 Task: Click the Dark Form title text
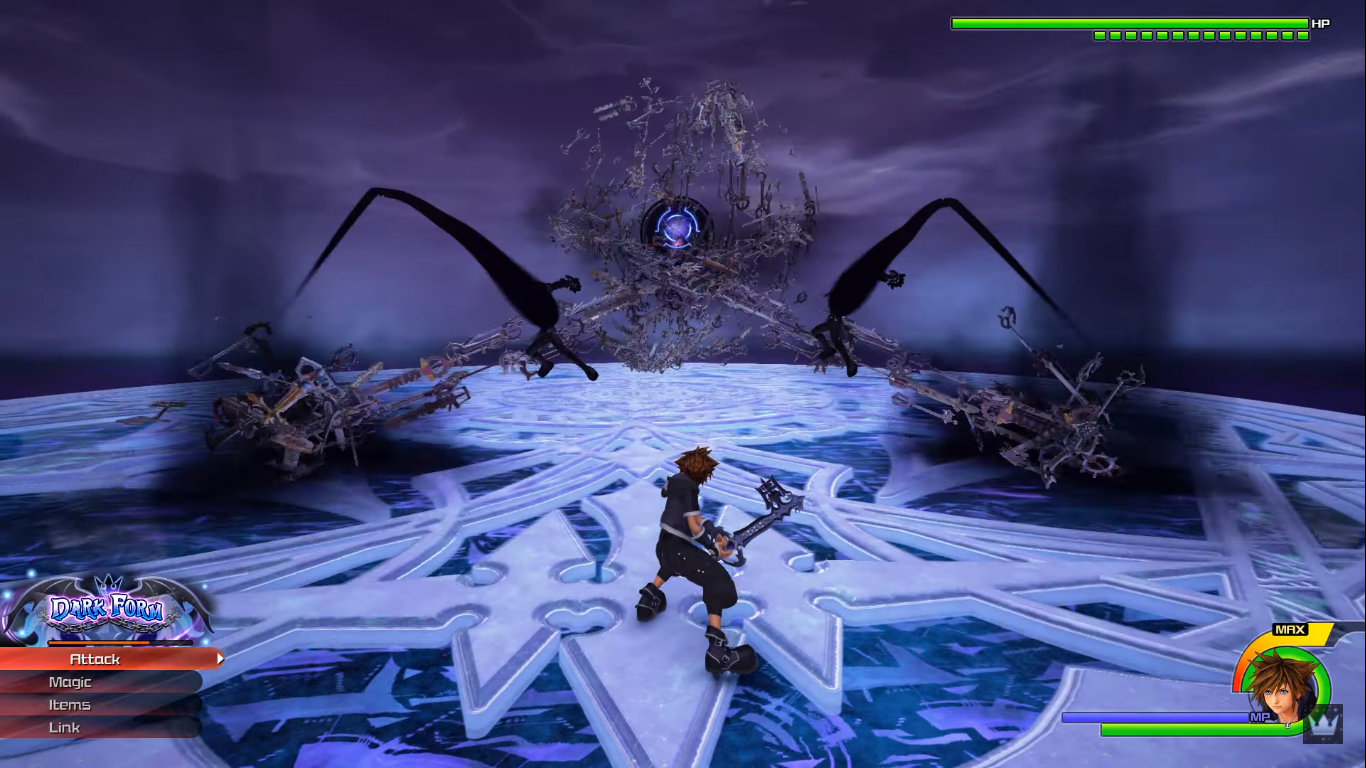pos(107,606)
